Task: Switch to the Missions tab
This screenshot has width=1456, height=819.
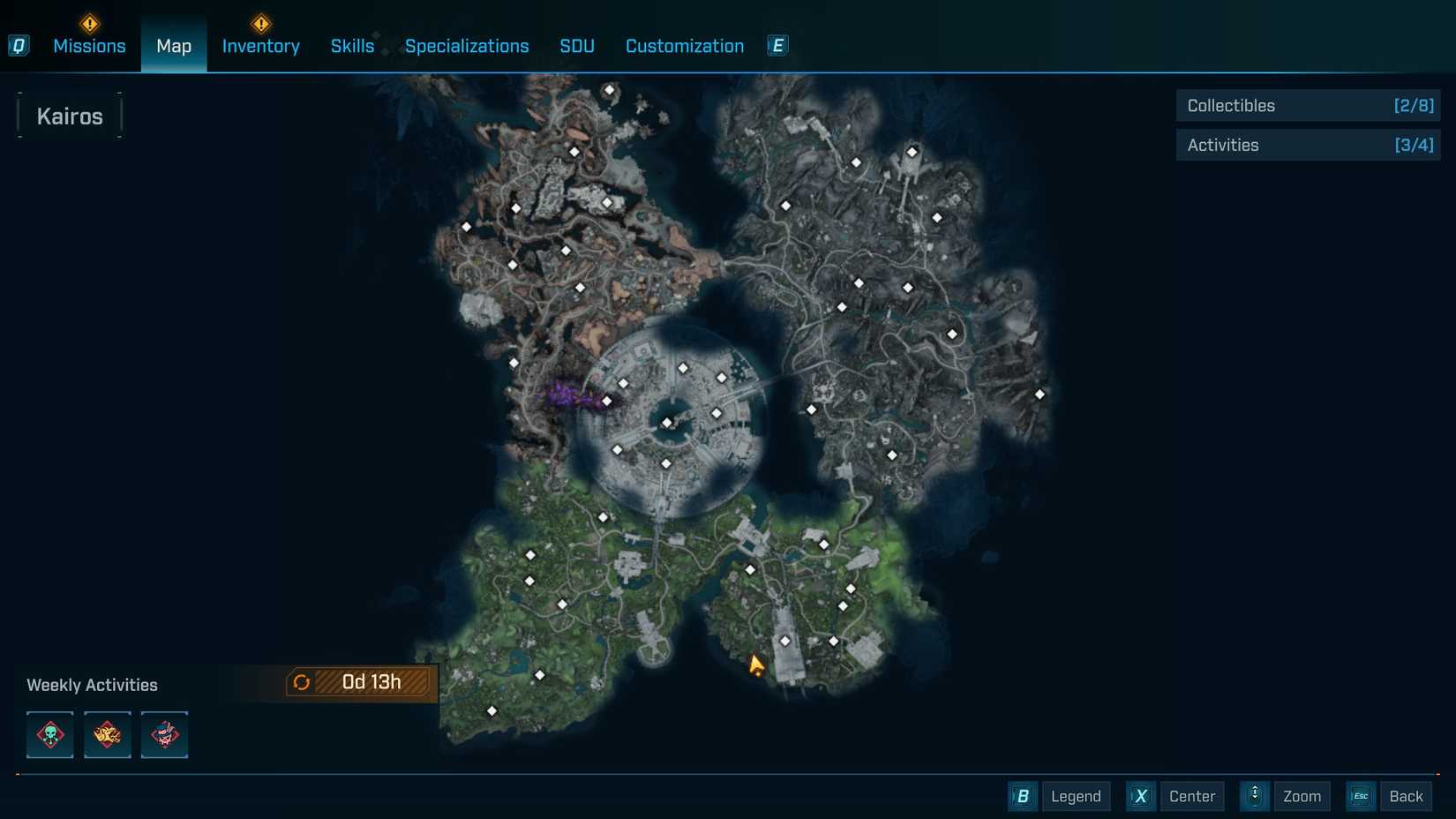Action: click(x=89, y=45)
